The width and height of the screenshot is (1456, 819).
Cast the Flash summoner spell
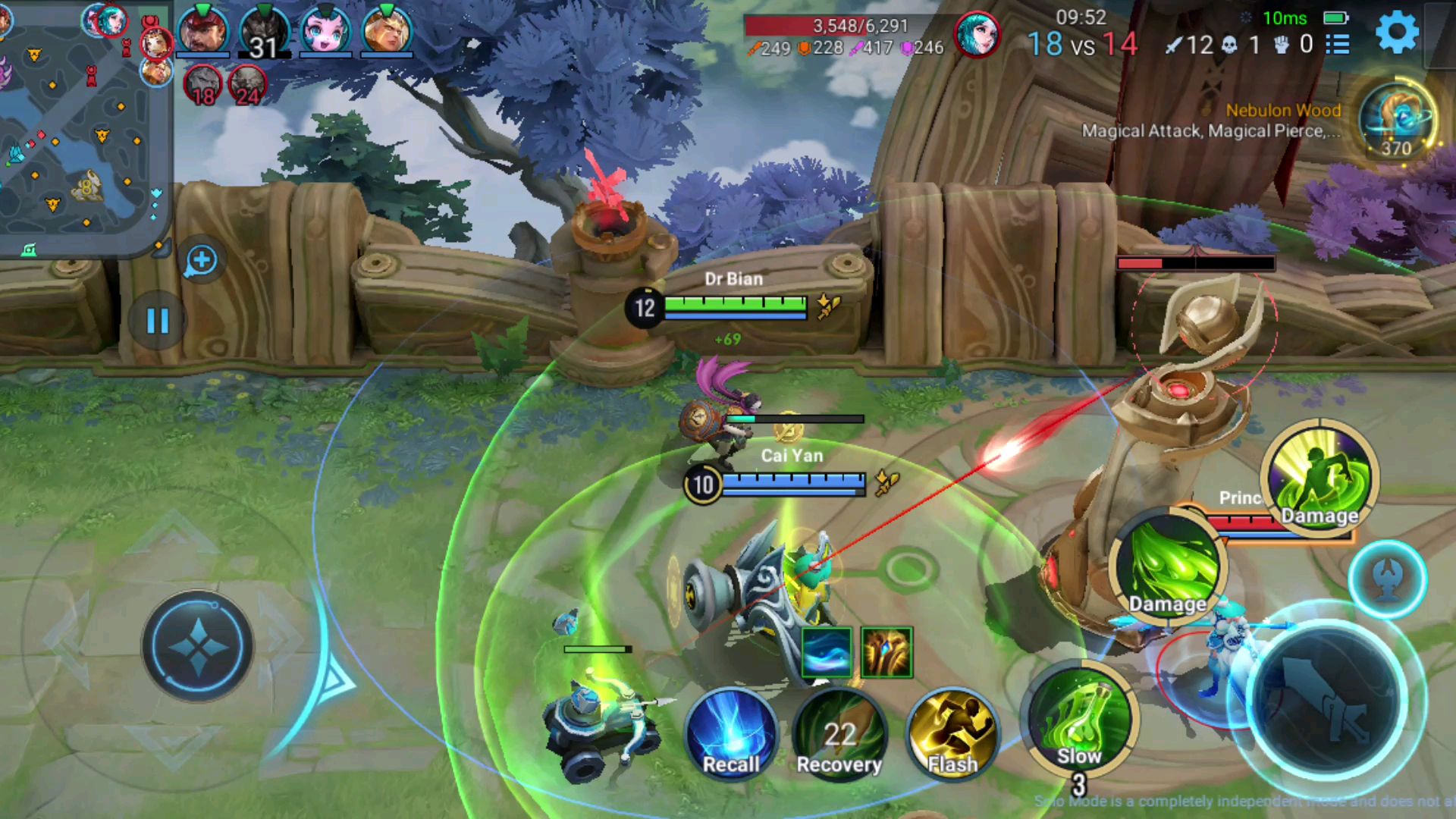click(x=952, y=733)
